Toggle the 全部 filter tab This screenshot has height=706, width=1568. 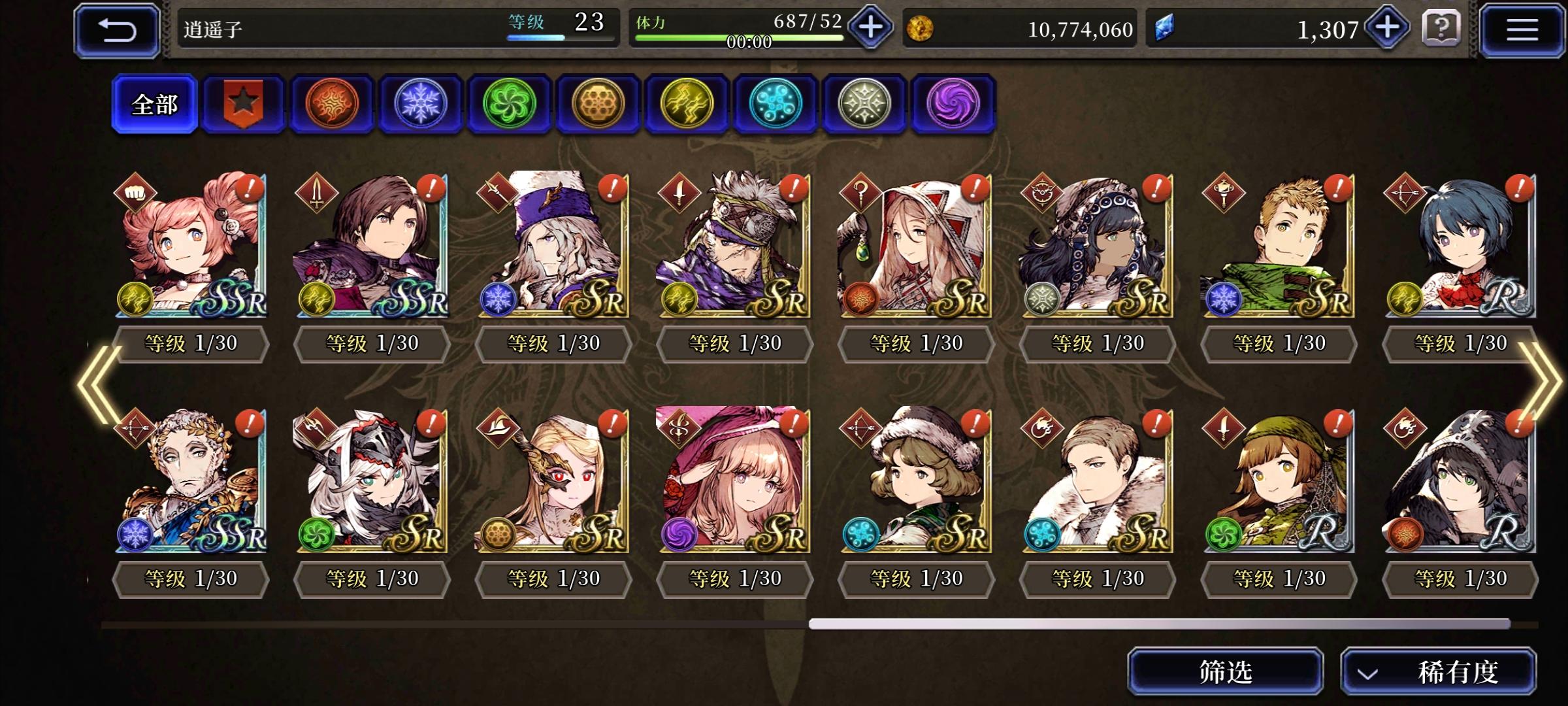pyautogui.click(x=154, y=105)
